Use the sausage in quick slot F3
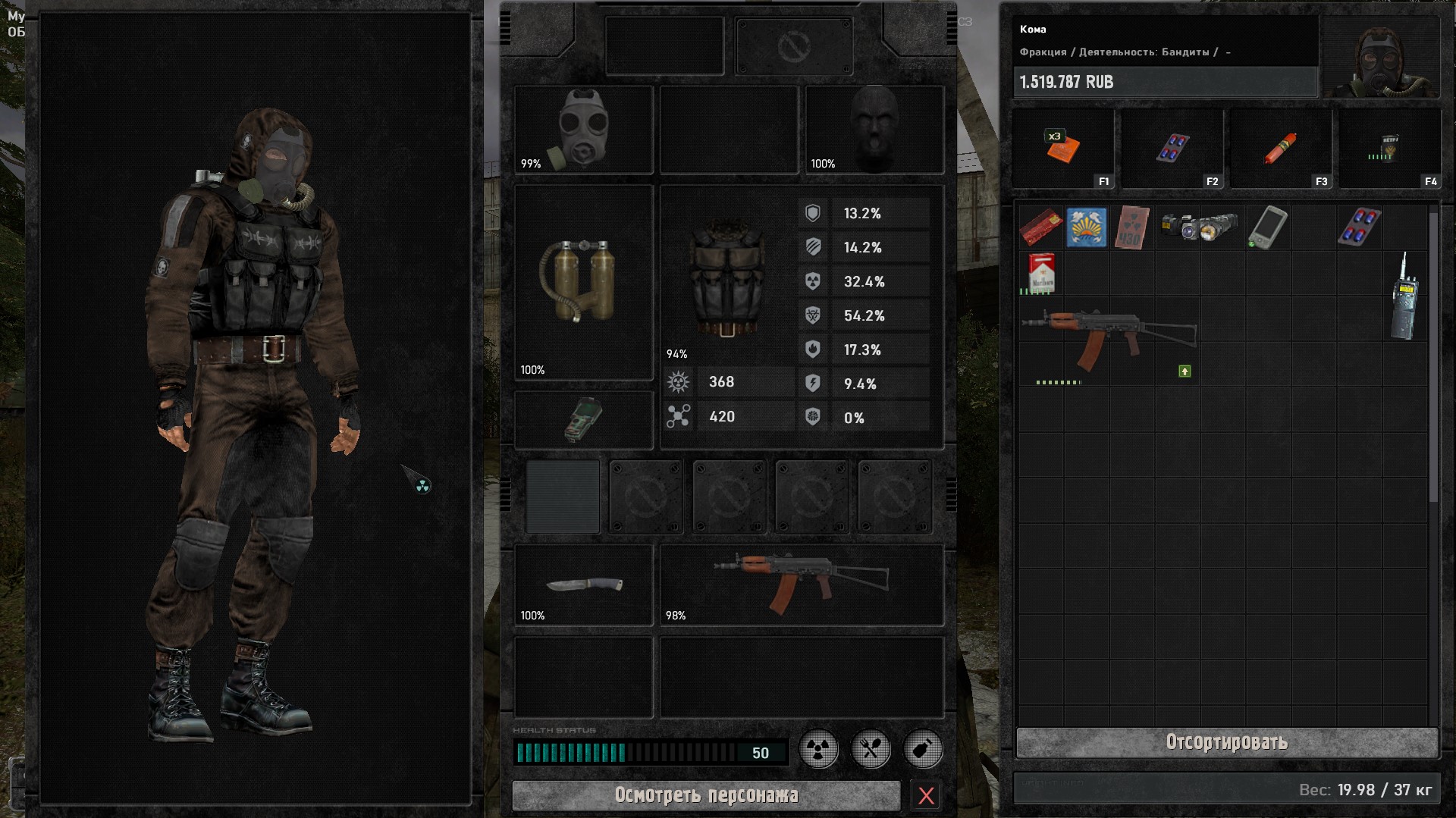Viewport: 1456px width, 818px height. pyautogui.click(x=1280, y=149)
